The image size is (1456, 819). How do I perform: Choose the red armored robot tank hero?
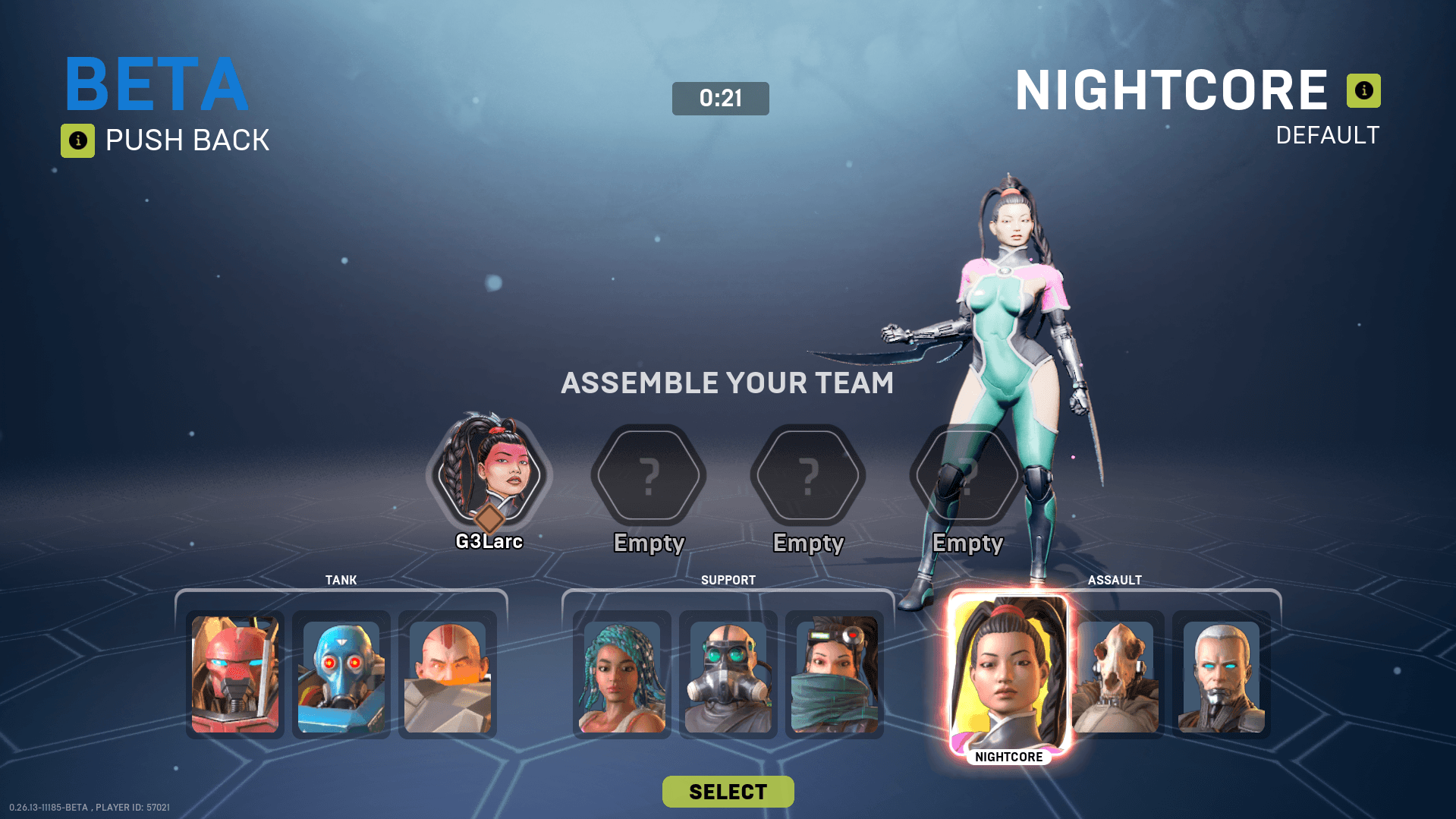coord(235,675)
